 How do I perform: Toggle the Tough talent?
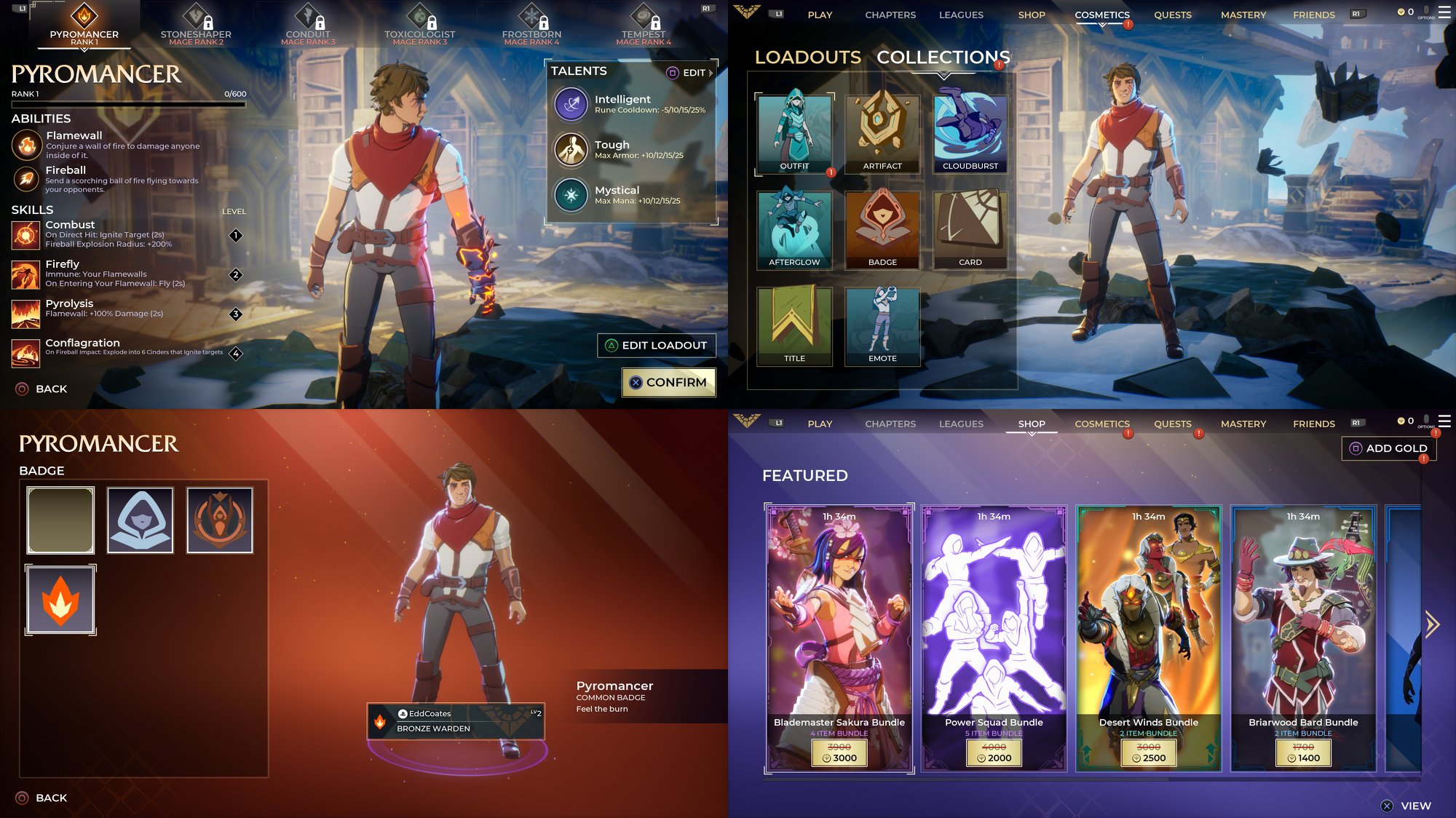pyautogui.click(x=571, y=149)
